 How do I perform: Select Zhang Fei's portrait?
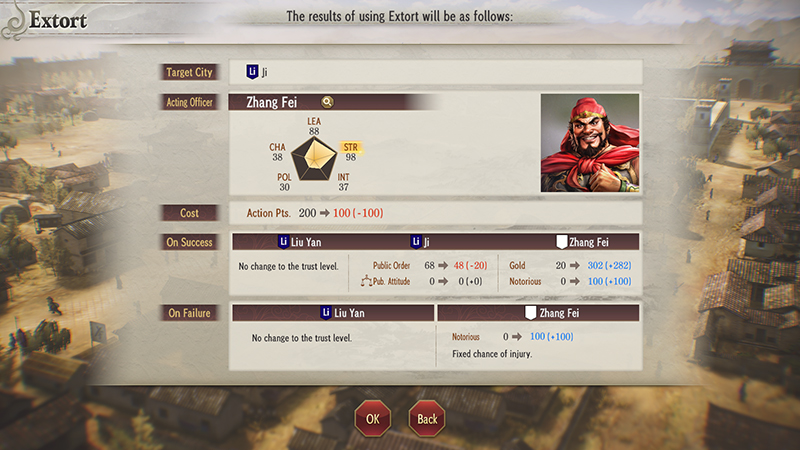coord(589,143)
